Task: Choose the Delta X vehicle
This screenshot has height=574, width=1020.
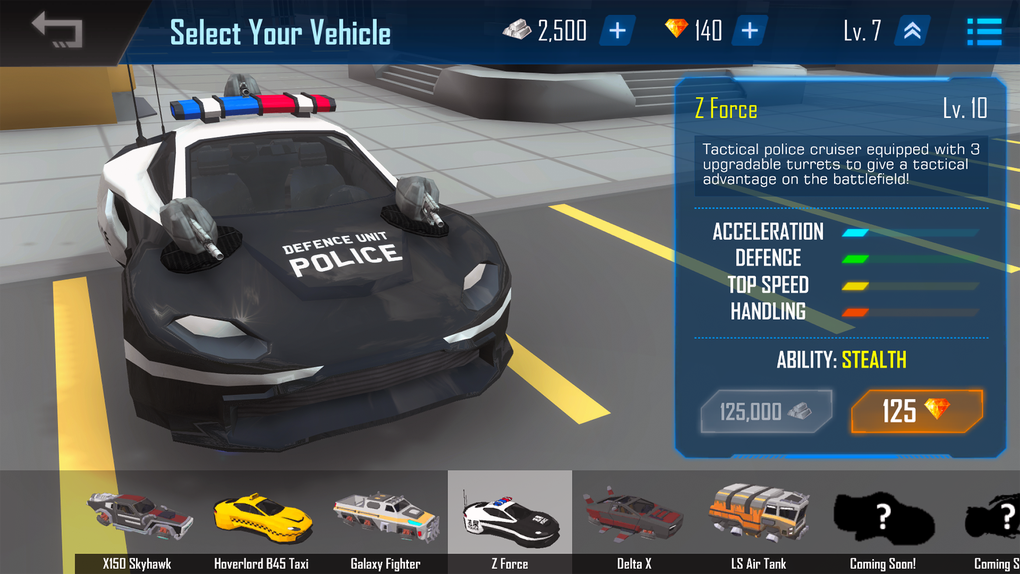Action: pyautogui.click(x=633, y=520)
